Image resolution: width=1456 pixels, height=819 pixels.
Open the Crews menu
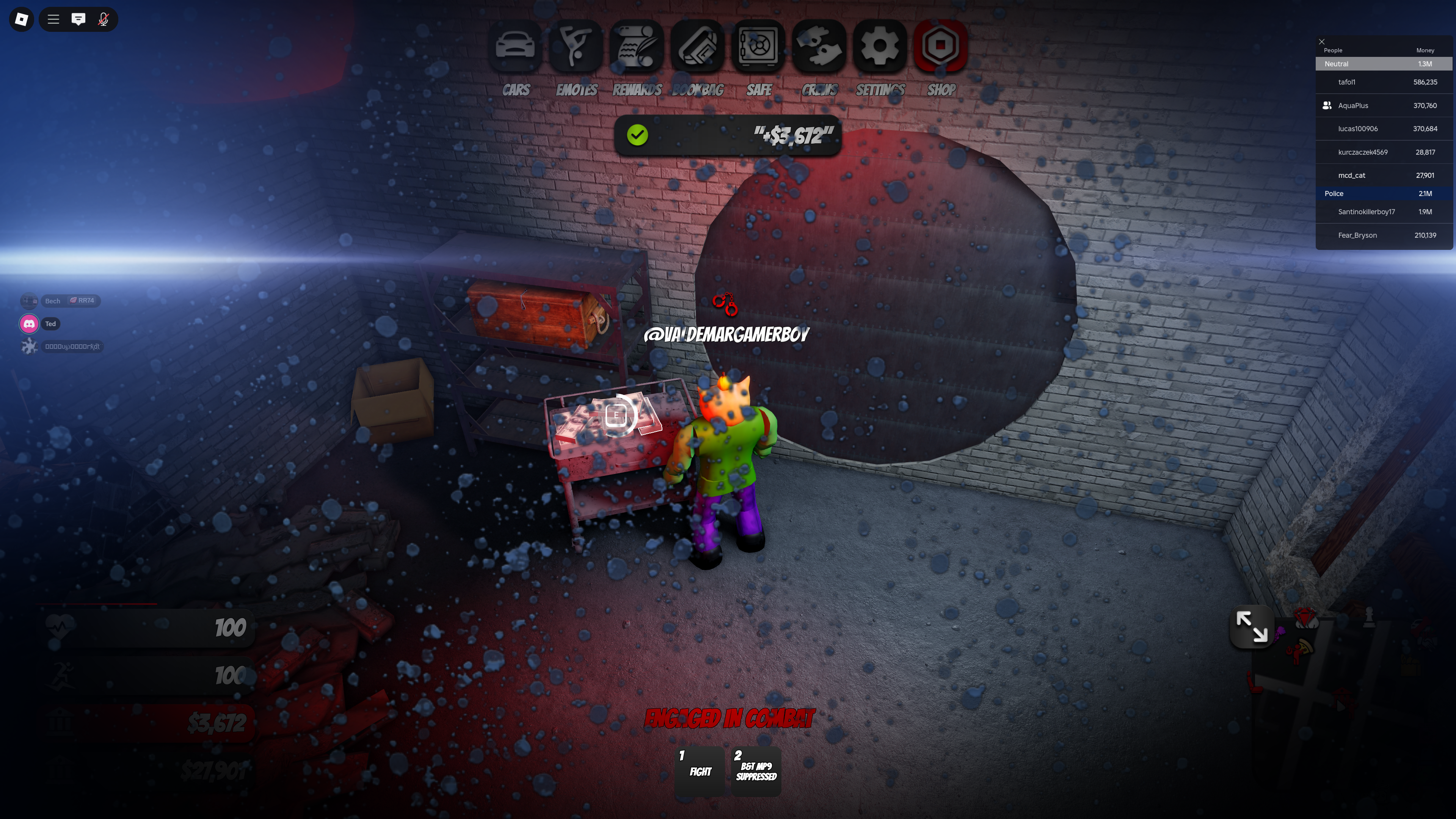[x=819, y=46]
